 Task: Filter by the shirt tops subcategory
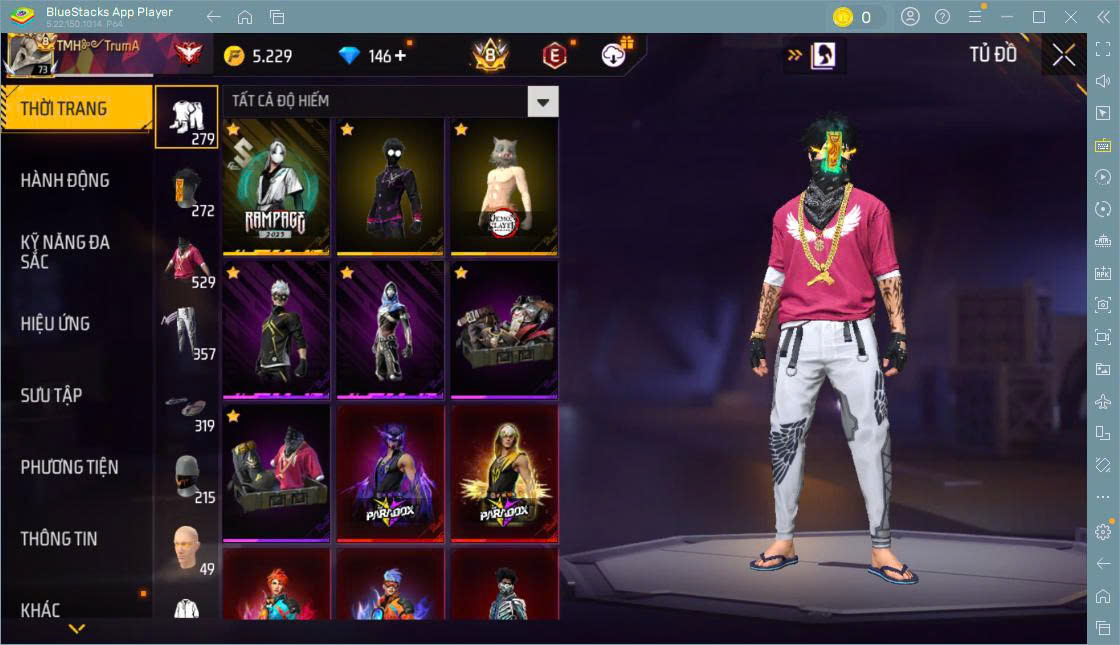pos(186,263)
